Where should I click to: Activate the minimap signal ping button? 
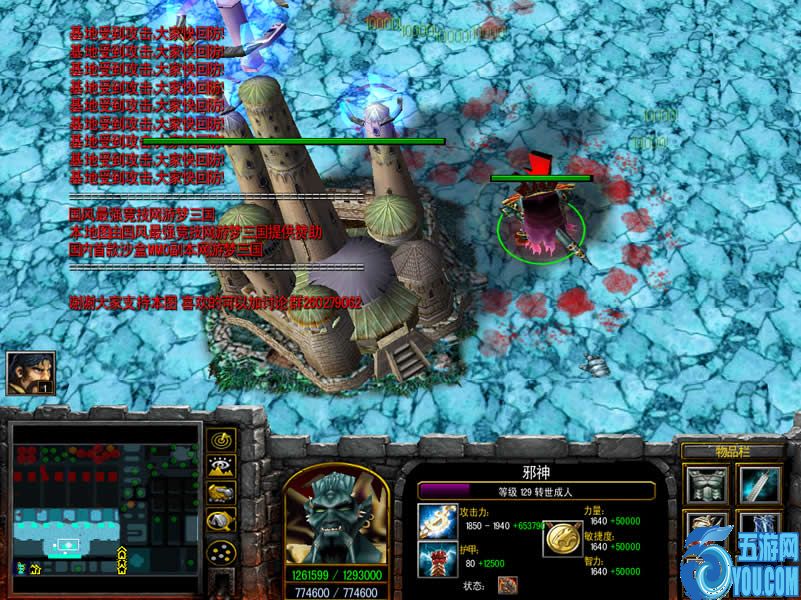(x=221, y=440)
